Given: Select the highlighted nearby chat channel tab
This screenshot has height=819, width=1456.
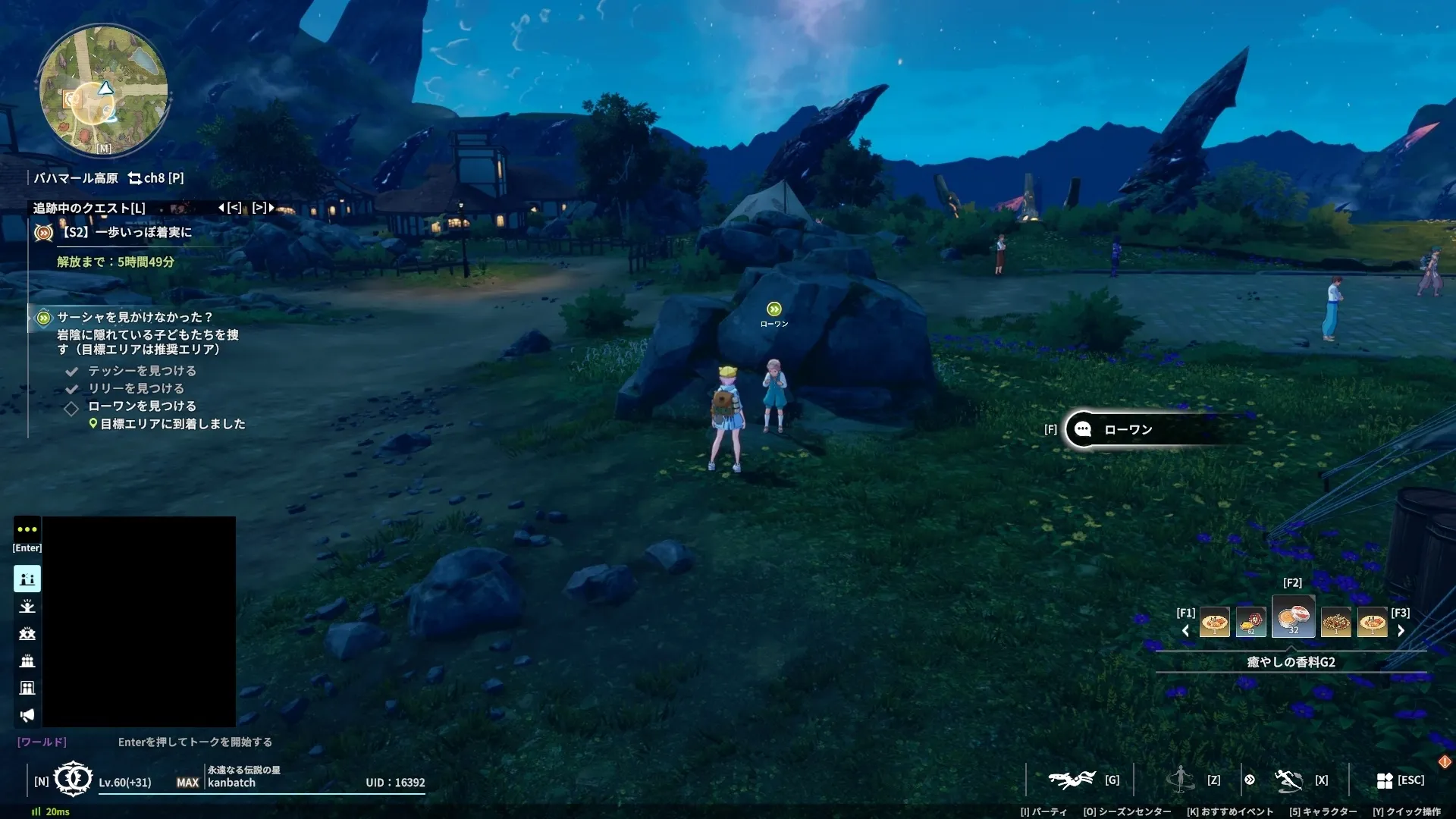Looking at the screenshot, I should point(27,579).
